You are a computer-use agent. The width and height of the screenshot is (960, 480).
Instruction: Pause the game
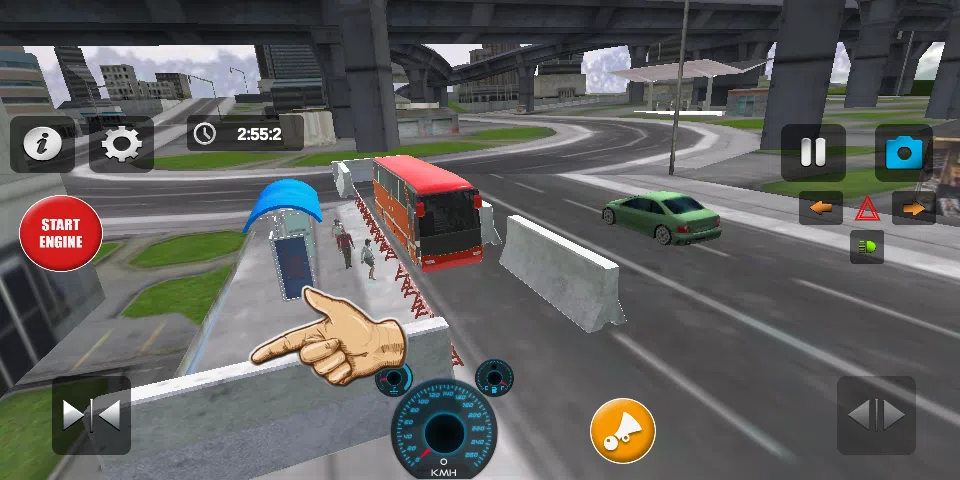813,153
